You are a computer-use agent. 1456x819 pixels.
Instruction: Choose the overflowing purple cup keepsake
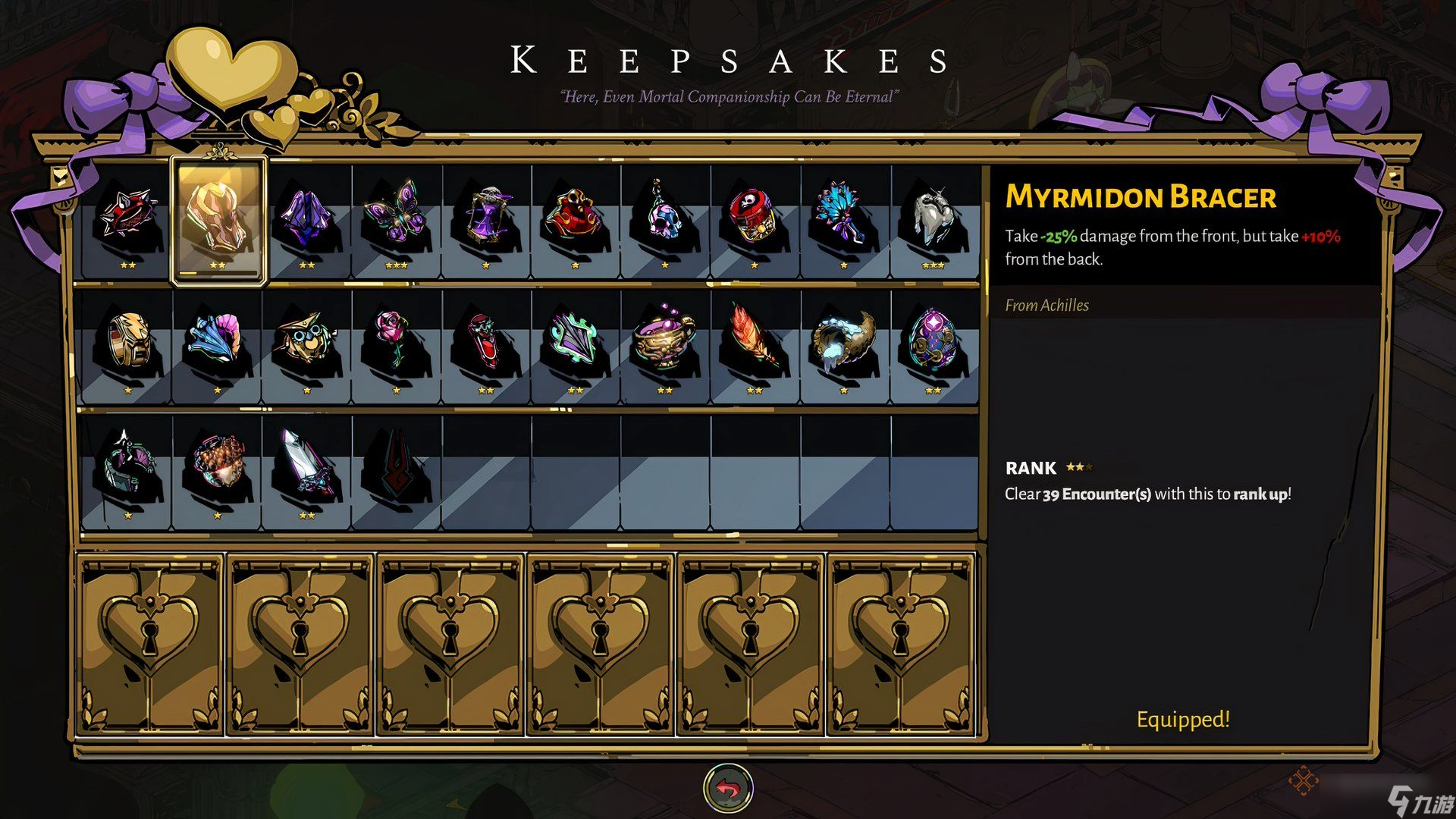click(664, 343)
